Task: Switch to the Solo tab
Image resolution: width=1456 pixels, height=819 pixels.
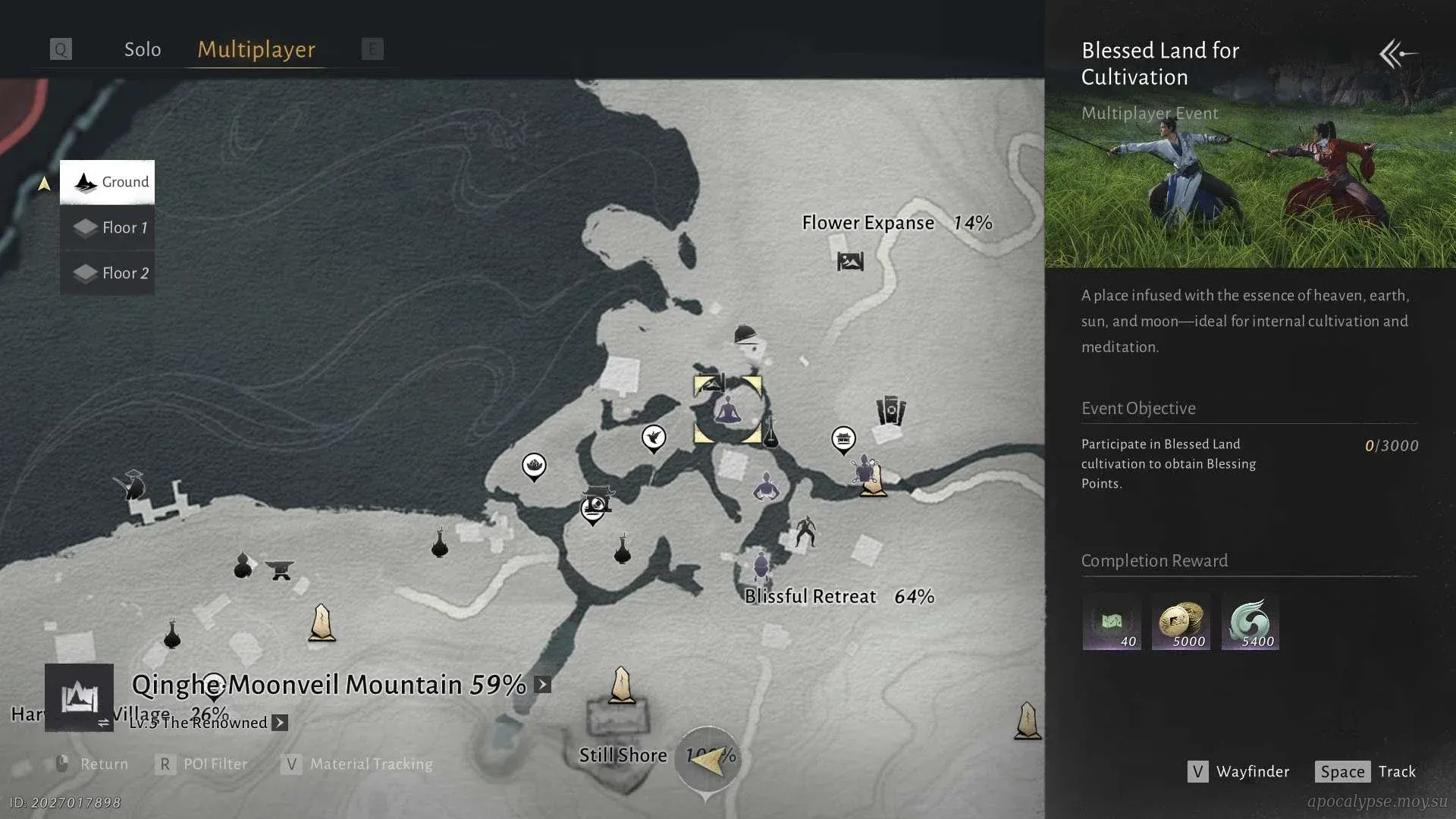Action: pos(143,50)
